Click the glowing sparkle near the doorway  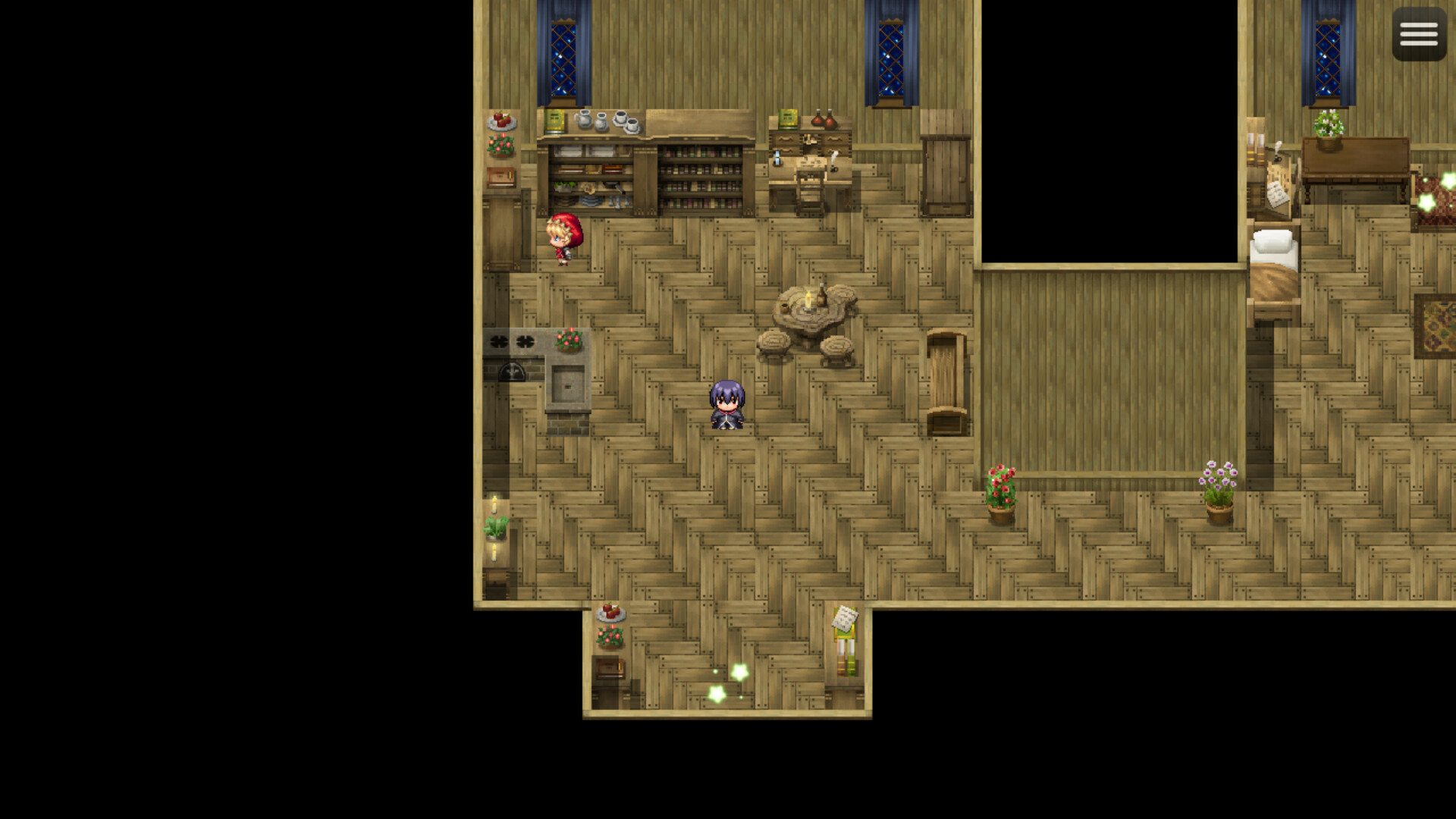pos(737,671)
